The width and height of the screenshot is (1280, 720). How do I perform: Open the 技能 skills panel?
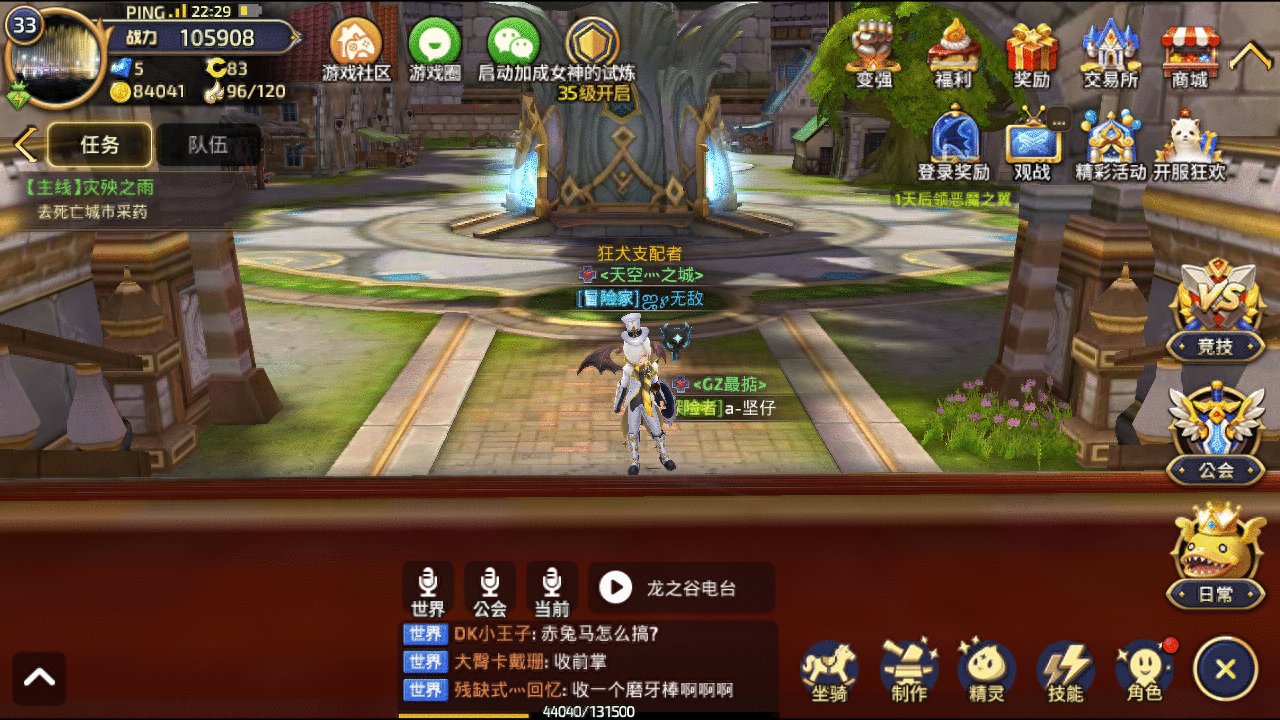pyautogui.click(x=1064, y=672)
